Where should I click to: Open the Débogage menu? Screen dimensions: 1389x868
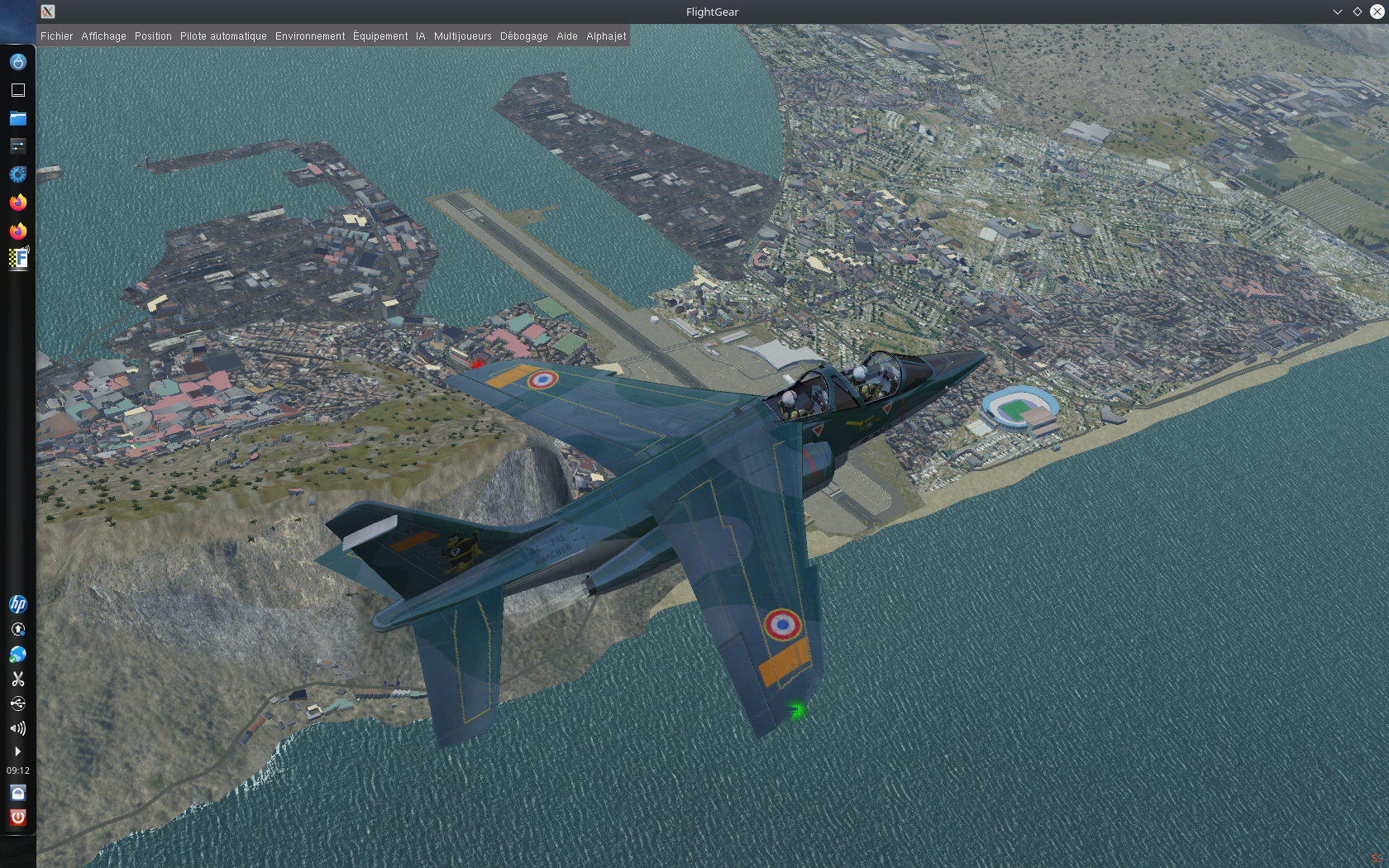523,36
